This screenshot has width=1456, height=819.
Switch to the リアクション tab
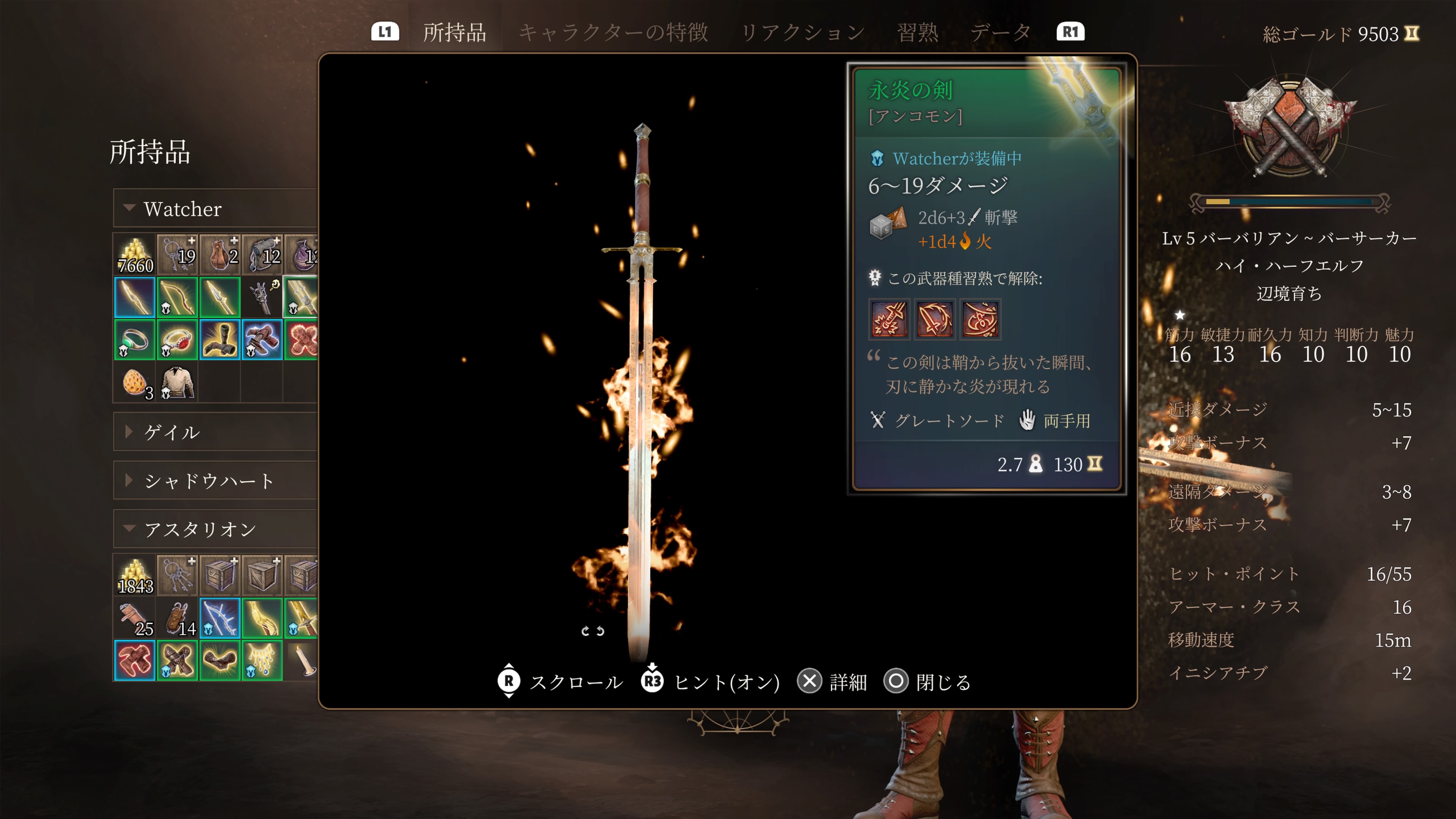[803, 32]
